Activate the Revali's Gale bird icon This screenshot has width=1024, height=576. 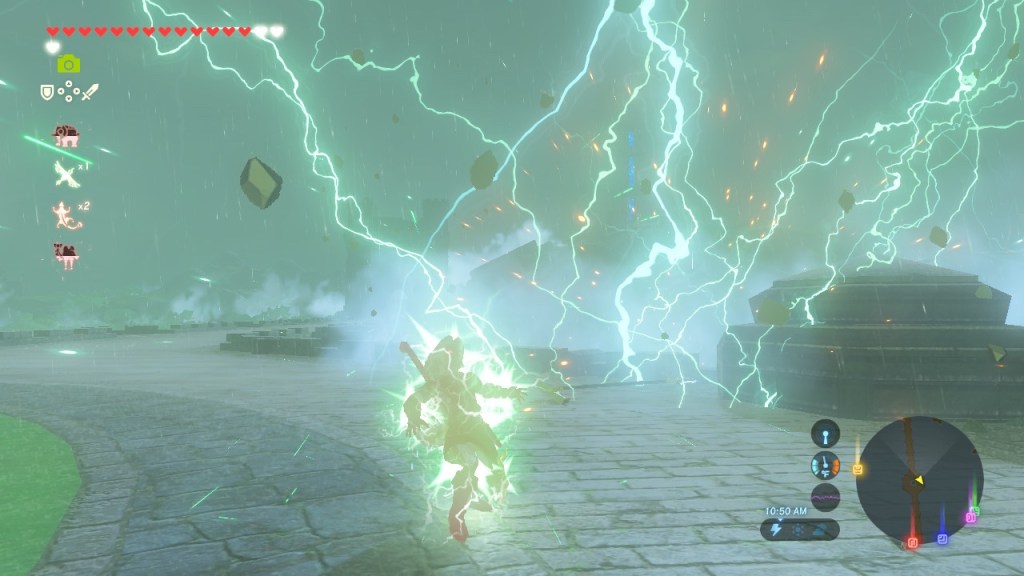point(67,175)
